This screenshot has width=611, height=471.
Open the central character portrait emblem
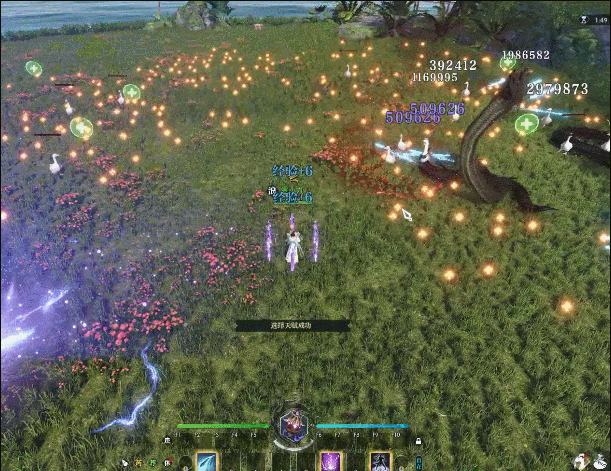click(294, 427)
